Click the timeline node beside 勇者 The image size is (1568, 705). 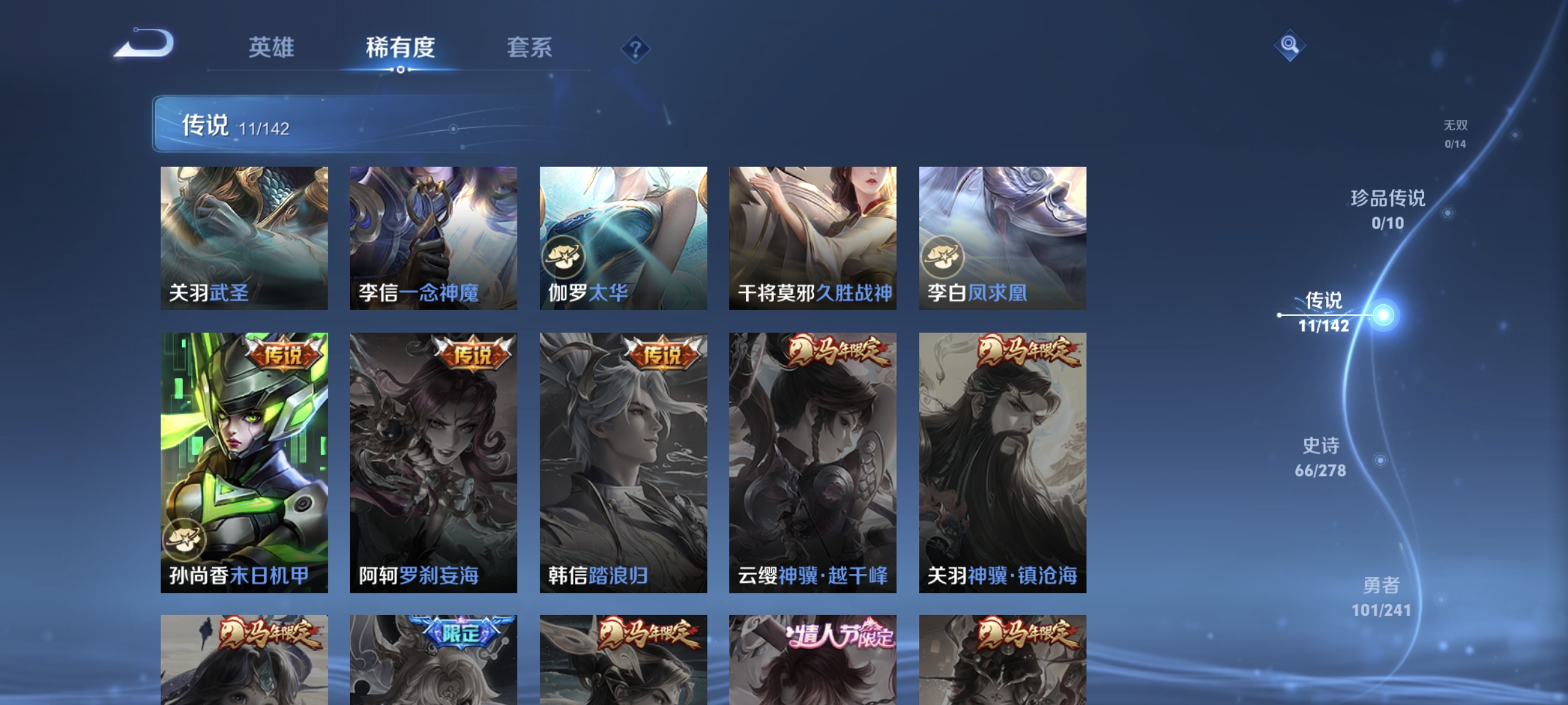[x=1441, y=599]
